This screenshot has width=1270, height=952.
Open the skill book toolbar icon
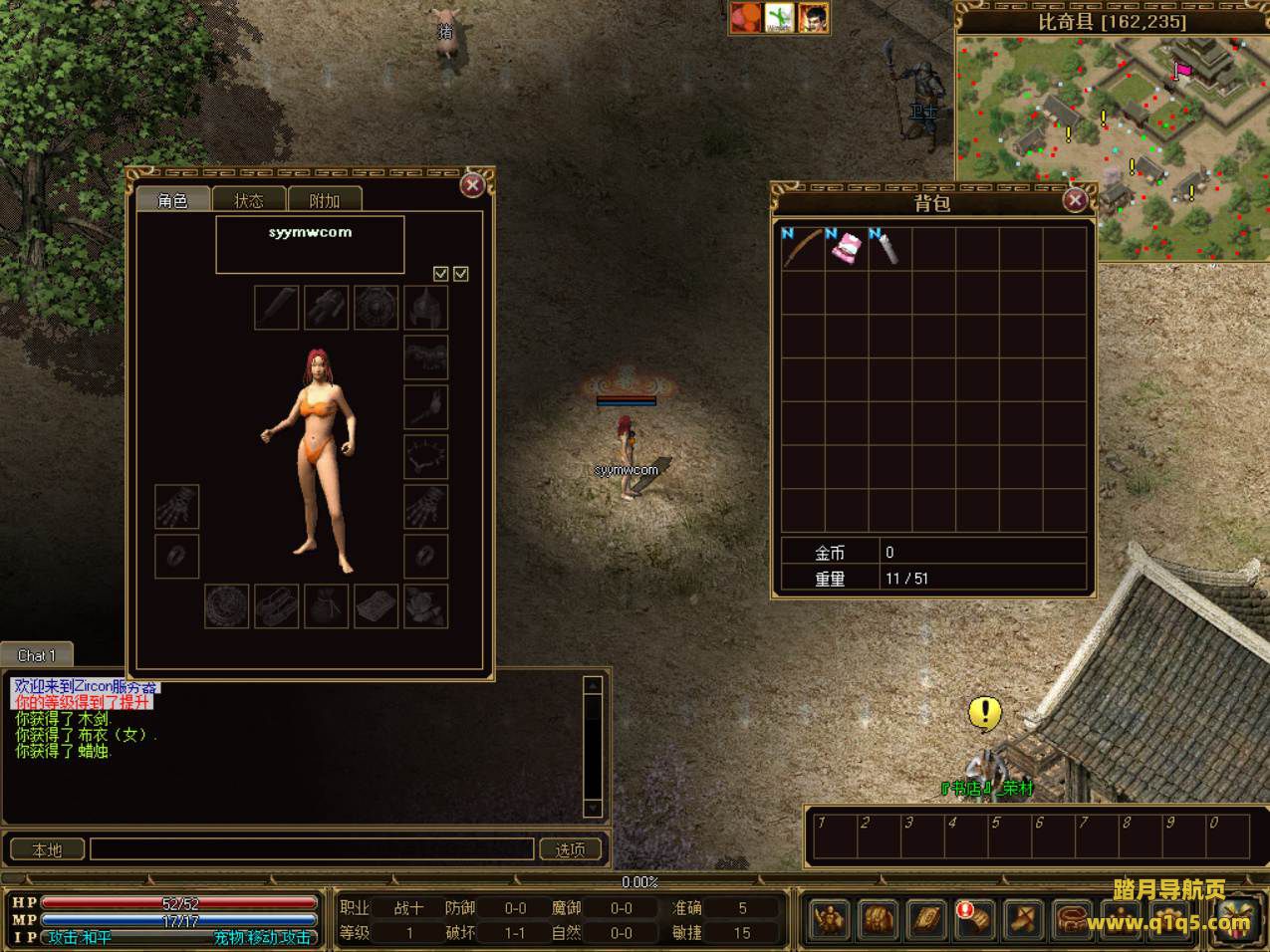pyautogui.click(x=926, y=918)
